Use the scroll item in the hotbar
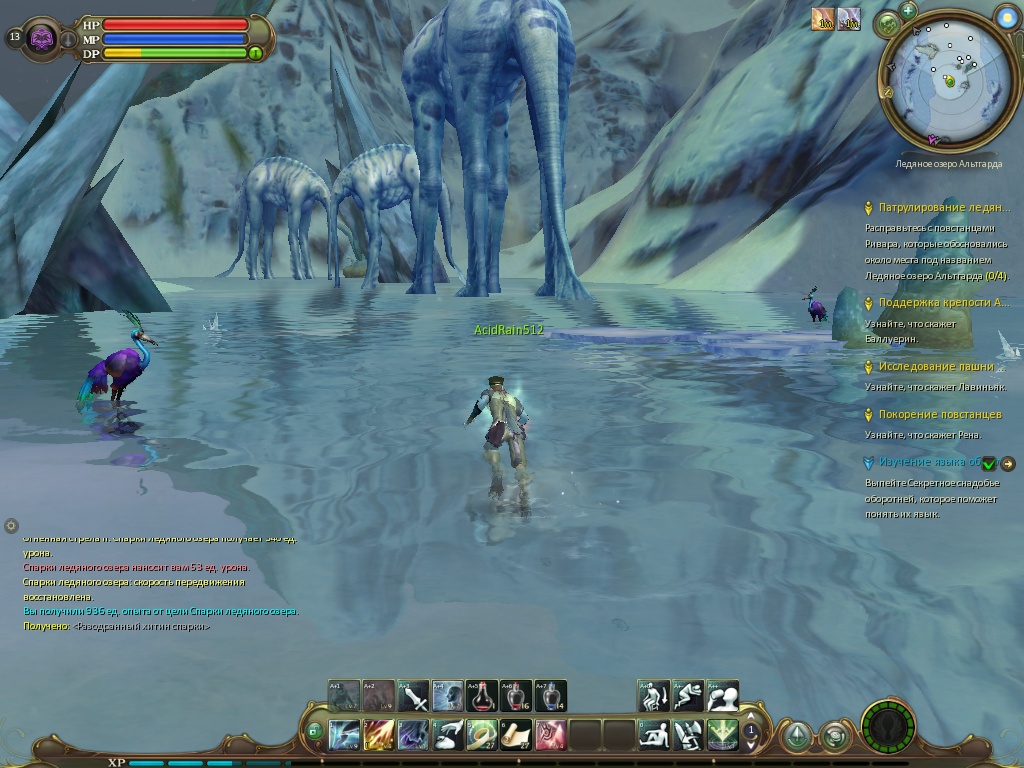Screen dimensions: 1024x768 point(516,735)
